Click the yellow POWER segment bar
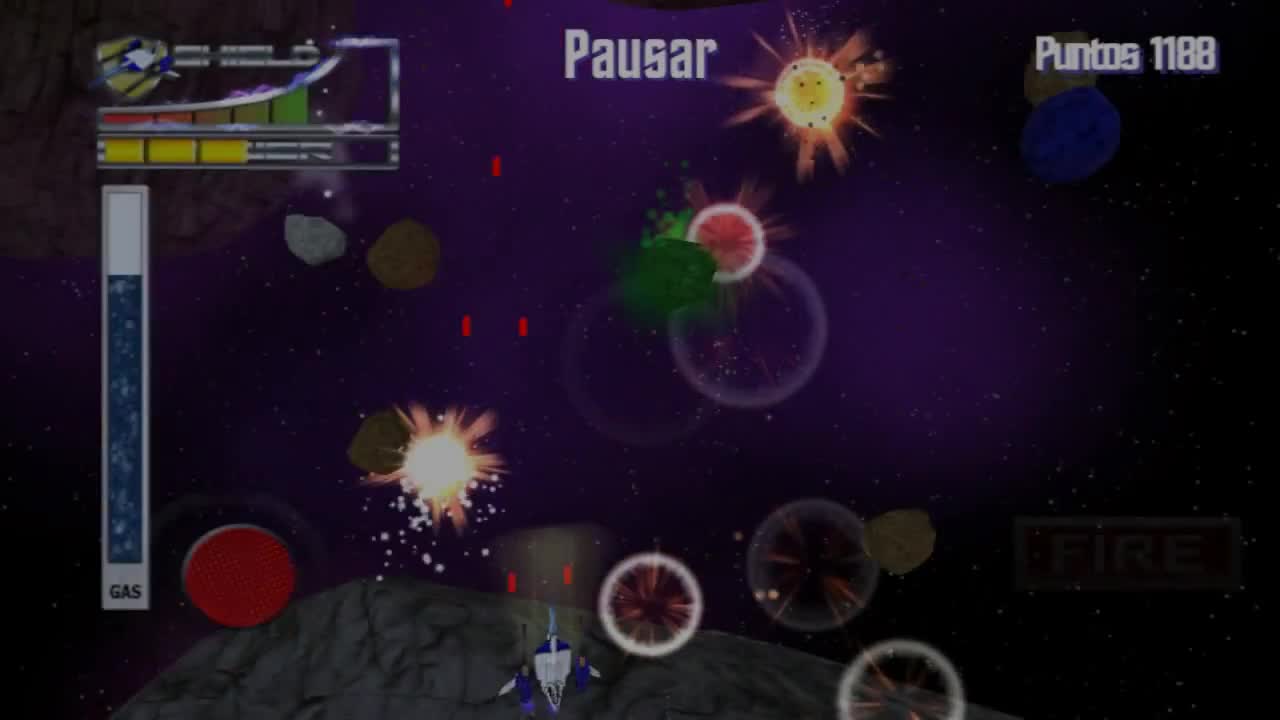 click(175, 150)
